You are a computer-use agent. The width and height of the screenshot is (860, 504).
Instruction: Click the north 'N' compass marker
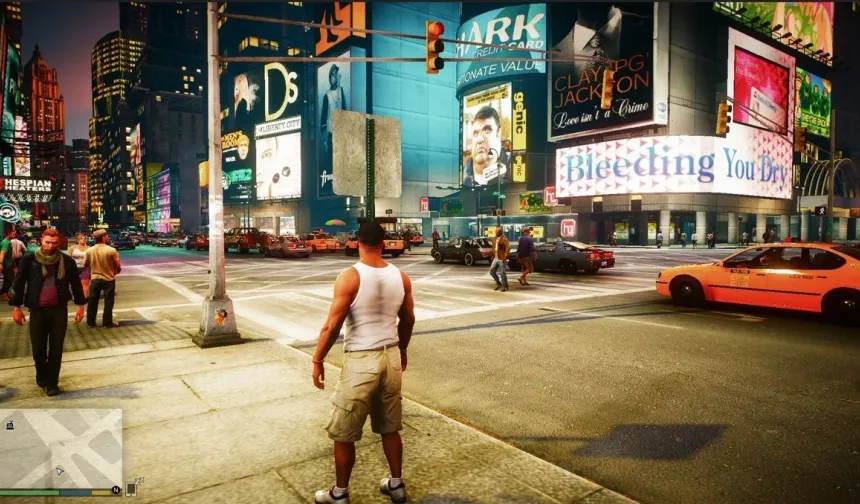116,490
